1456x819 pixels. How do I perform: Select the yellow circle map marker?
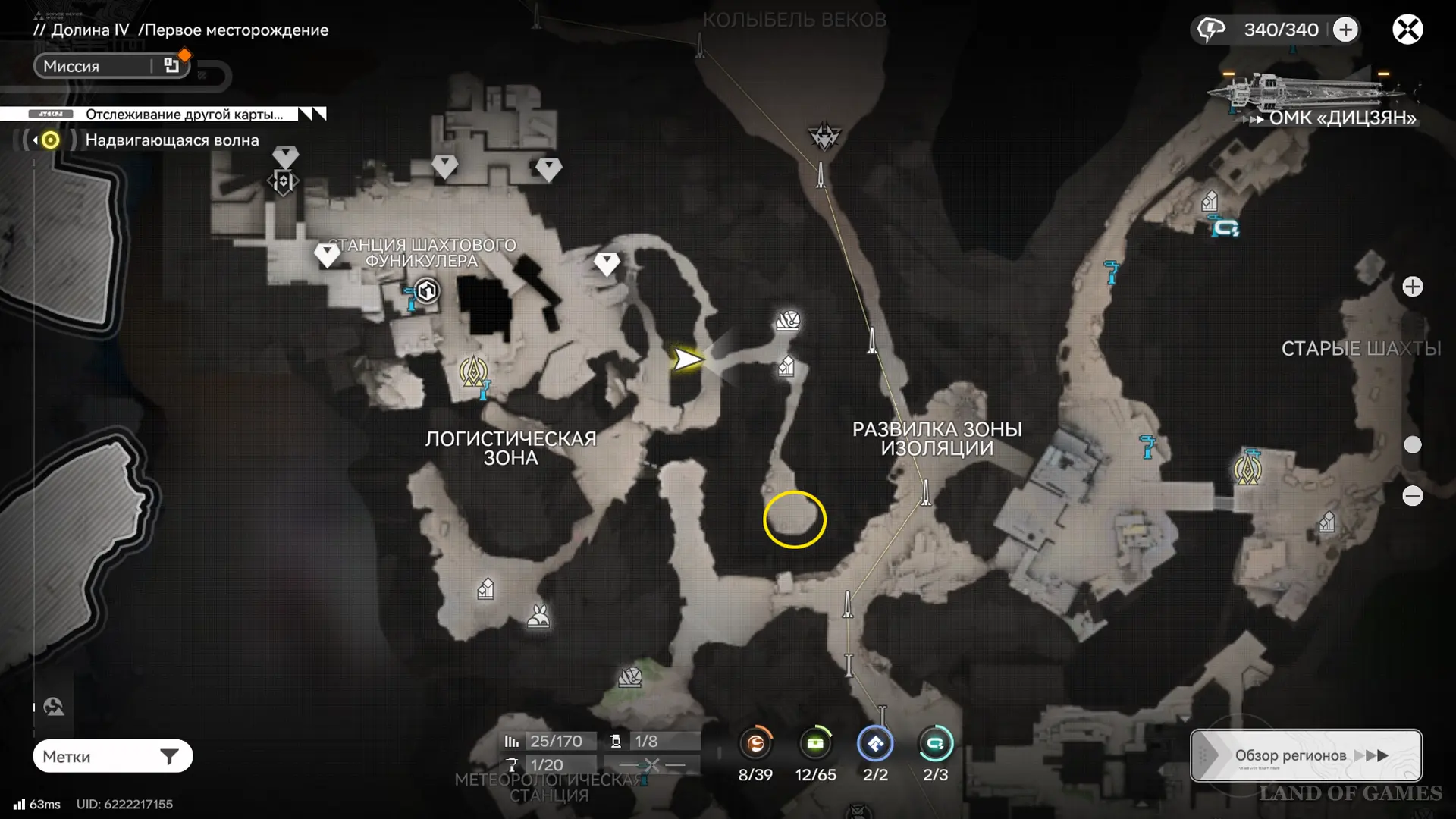point(794,519)
